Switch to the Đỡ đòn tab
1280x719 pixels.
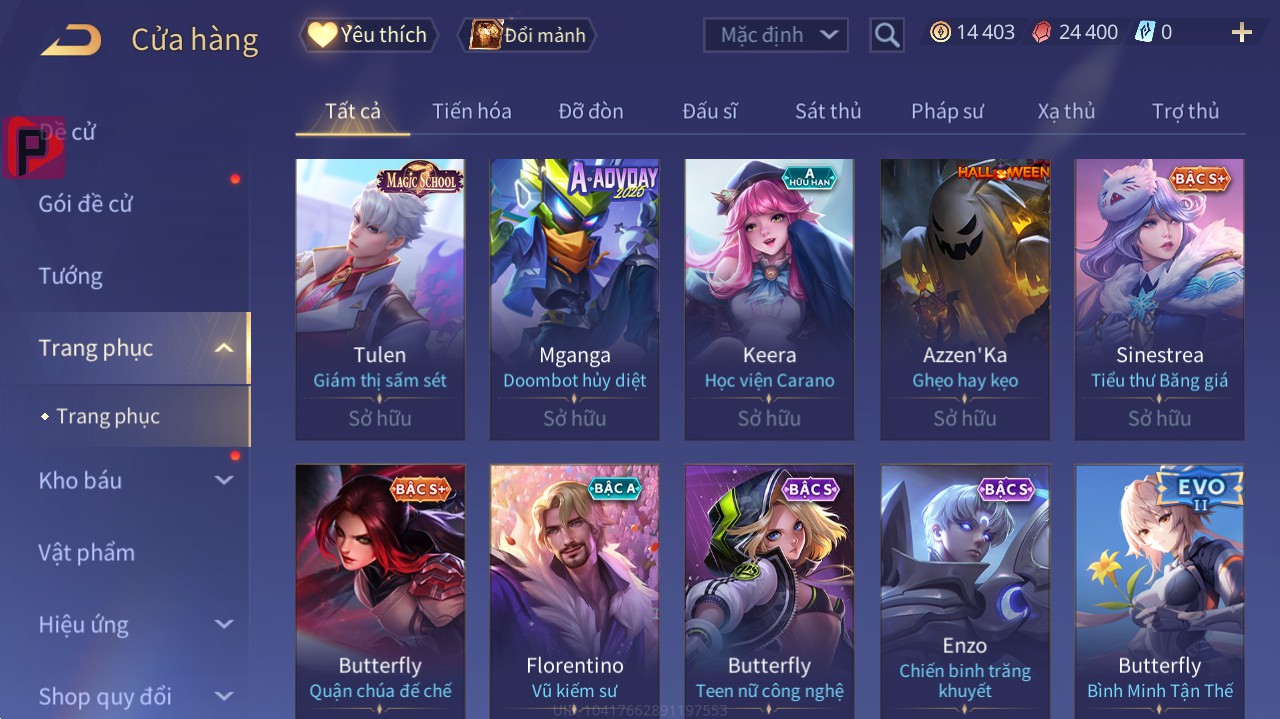[x=591, y=111]
